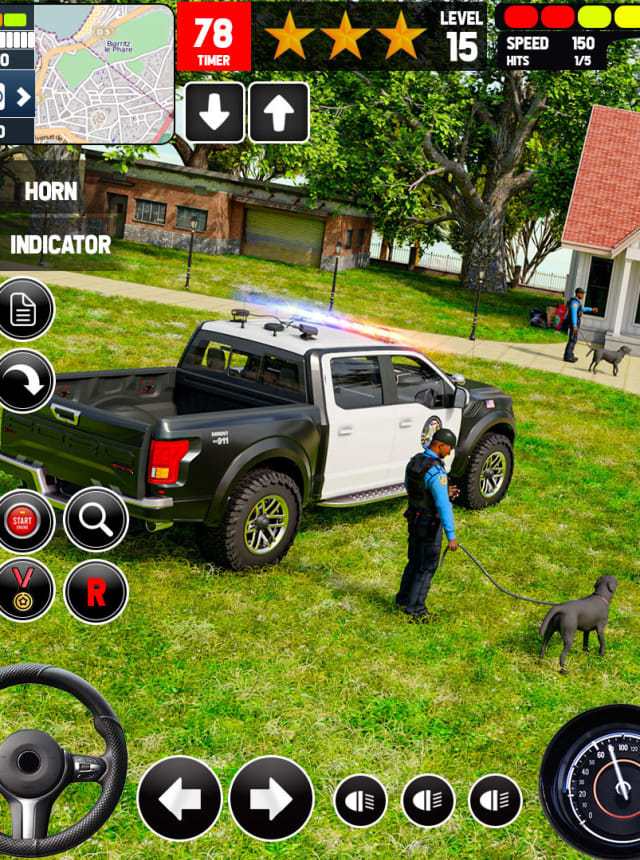Open the Biarritz minimap
640x860 pixels.
click(x=104, y=74)
